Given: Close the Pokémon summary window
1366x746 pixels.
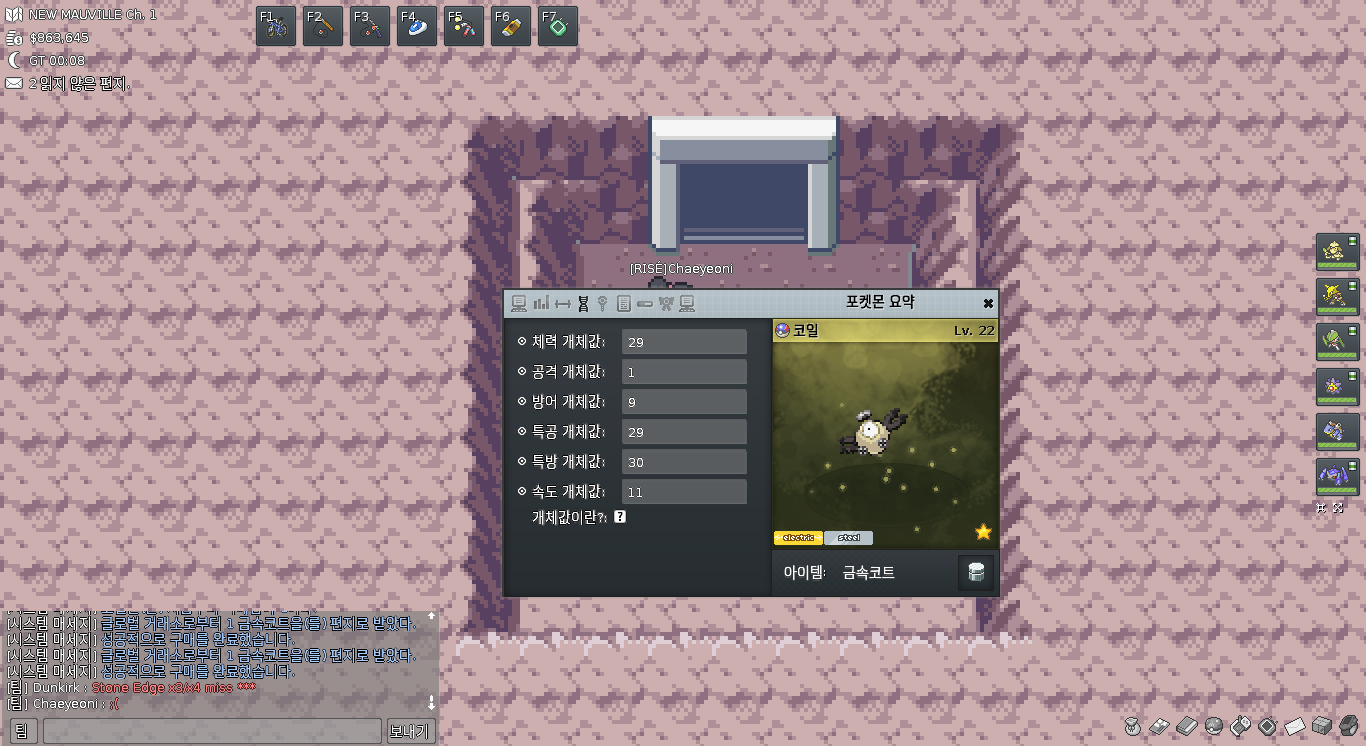Looking at the screenshot, I should [988, 303].
